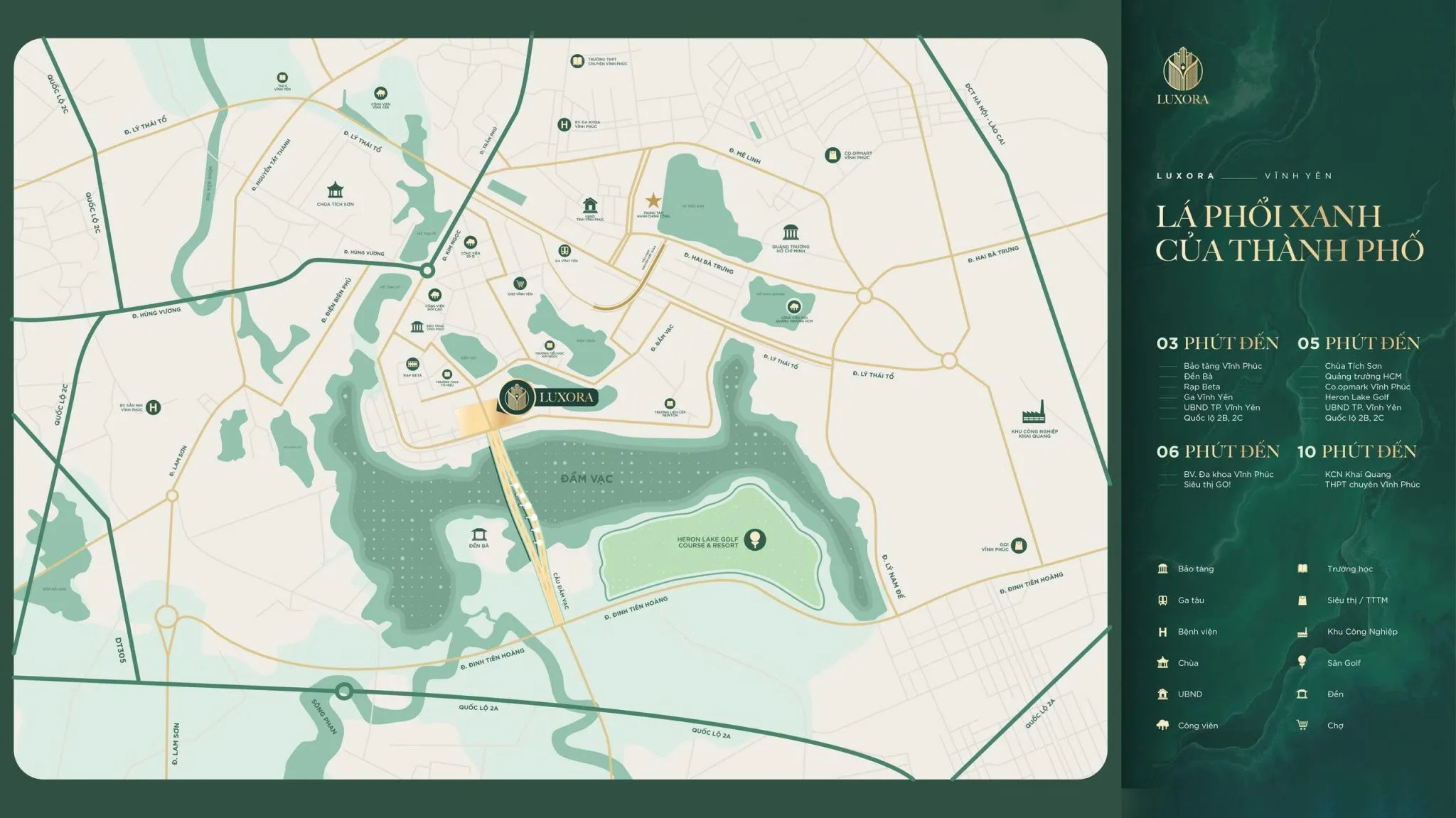1456x818 pixels.
Task: Select the GO! Vĩnh Phúc supermarket marker
Action: [1019, 546]
